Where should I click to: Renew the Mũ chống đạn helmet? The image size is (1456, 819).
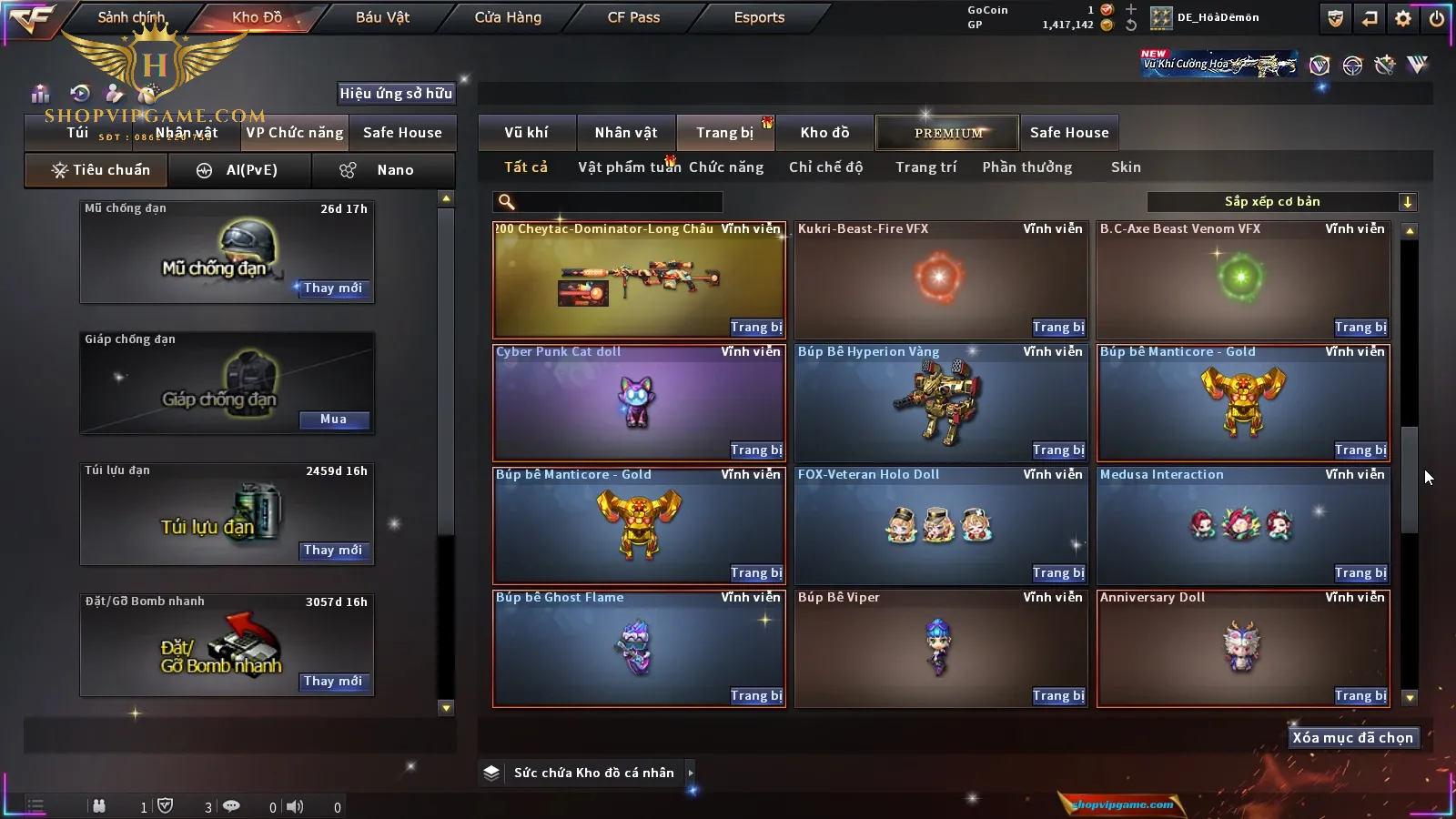point(333,288)
